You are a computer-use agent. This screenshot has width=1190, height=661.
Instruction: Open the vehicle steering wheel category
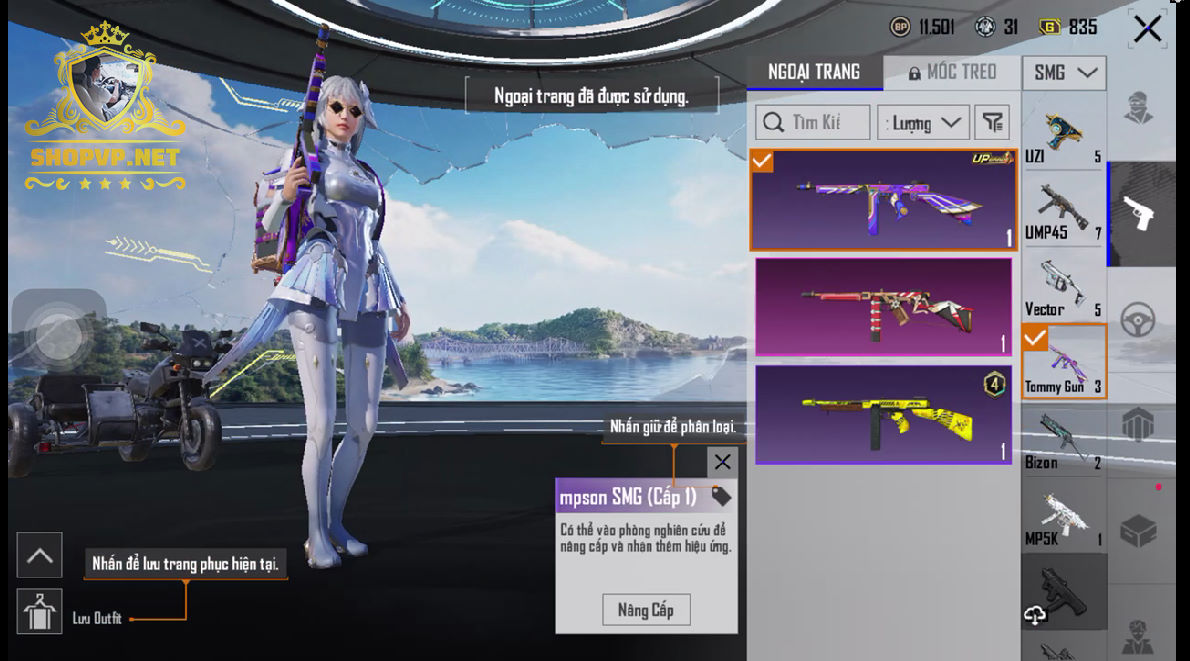click(x=1138, y=320)
